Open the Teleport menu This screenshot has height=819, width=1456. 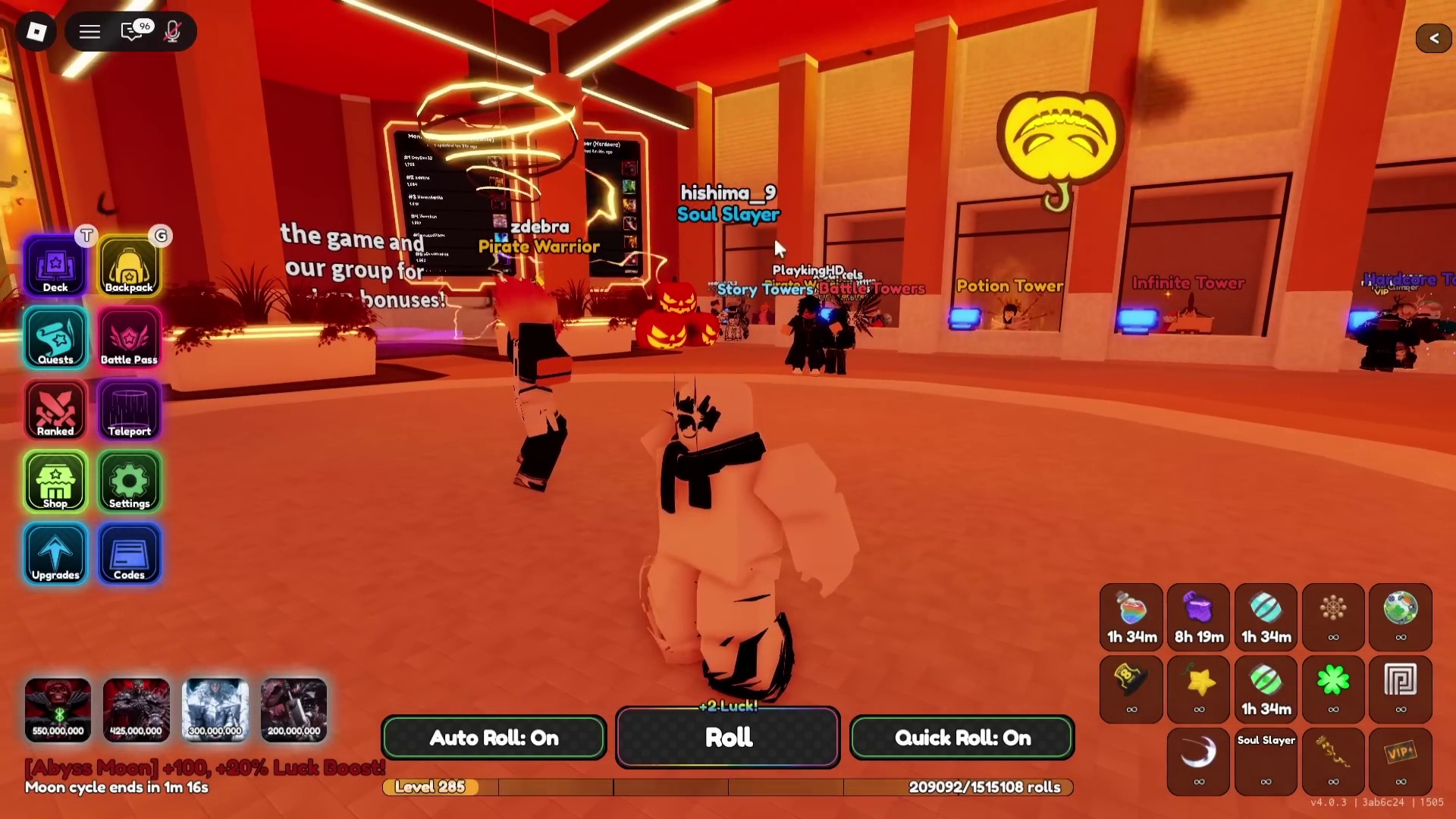coord(129,410)
